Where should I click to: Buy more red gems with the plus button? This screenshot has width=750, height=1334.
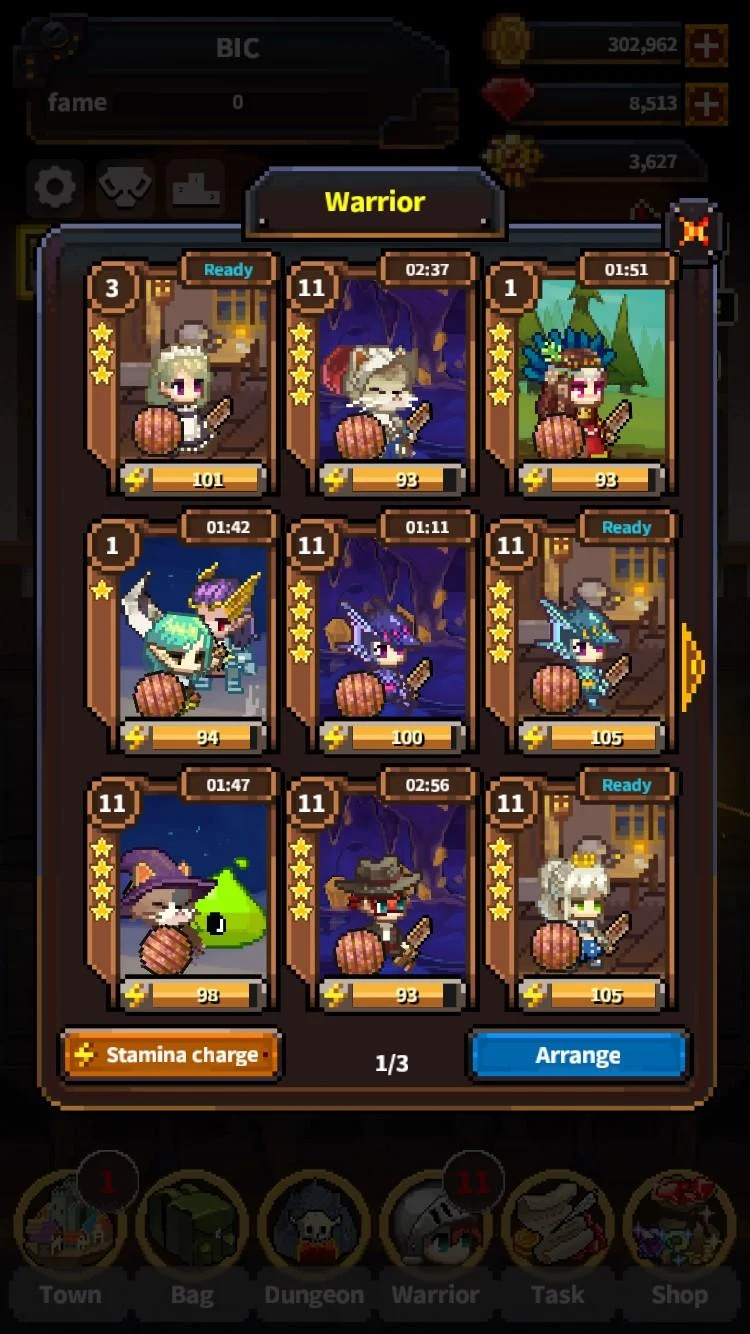tap(706, 103)
